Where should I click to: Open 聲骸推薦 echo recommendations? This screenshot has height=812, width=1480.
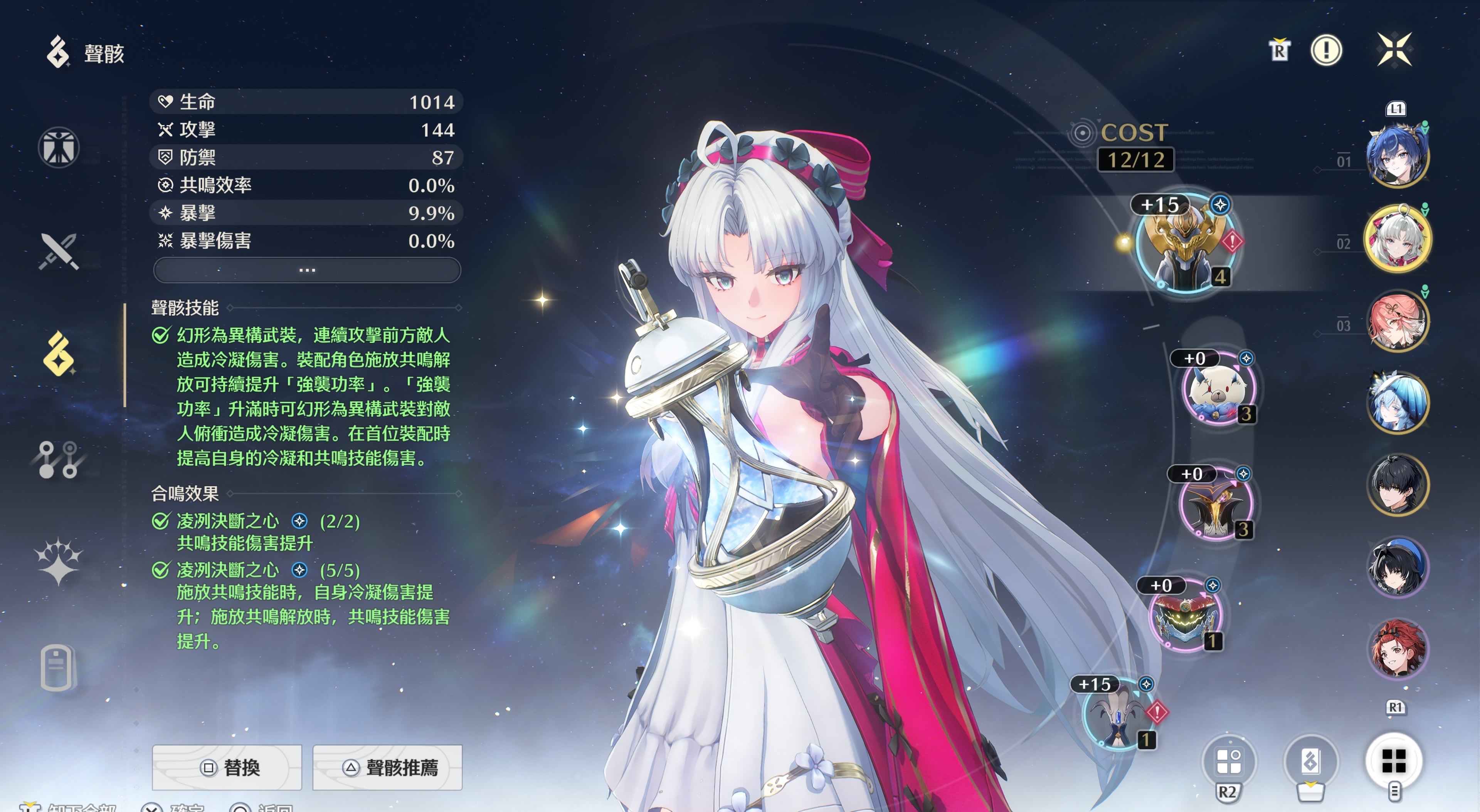[387, 767]
